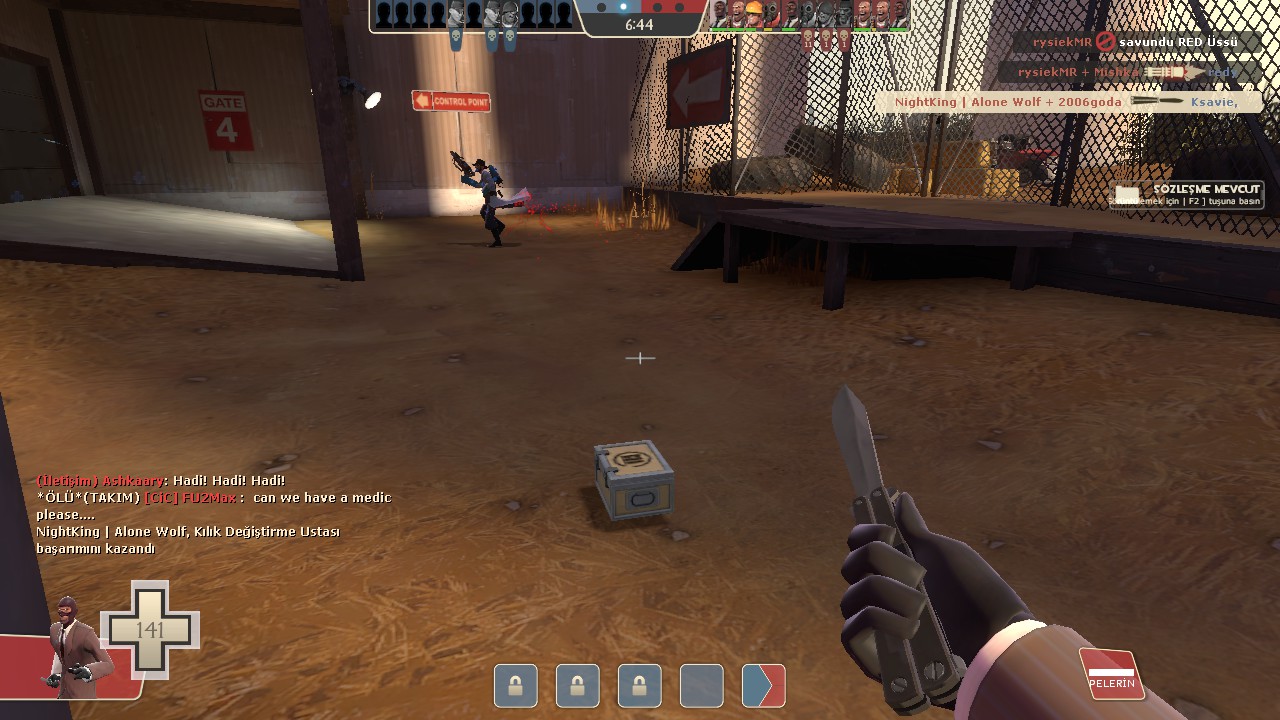Select Ashkaary's Hadi! Hadi! Hadi! chat line
The height and width of the screenshot is (720, 1280).
tap(161, 481)
